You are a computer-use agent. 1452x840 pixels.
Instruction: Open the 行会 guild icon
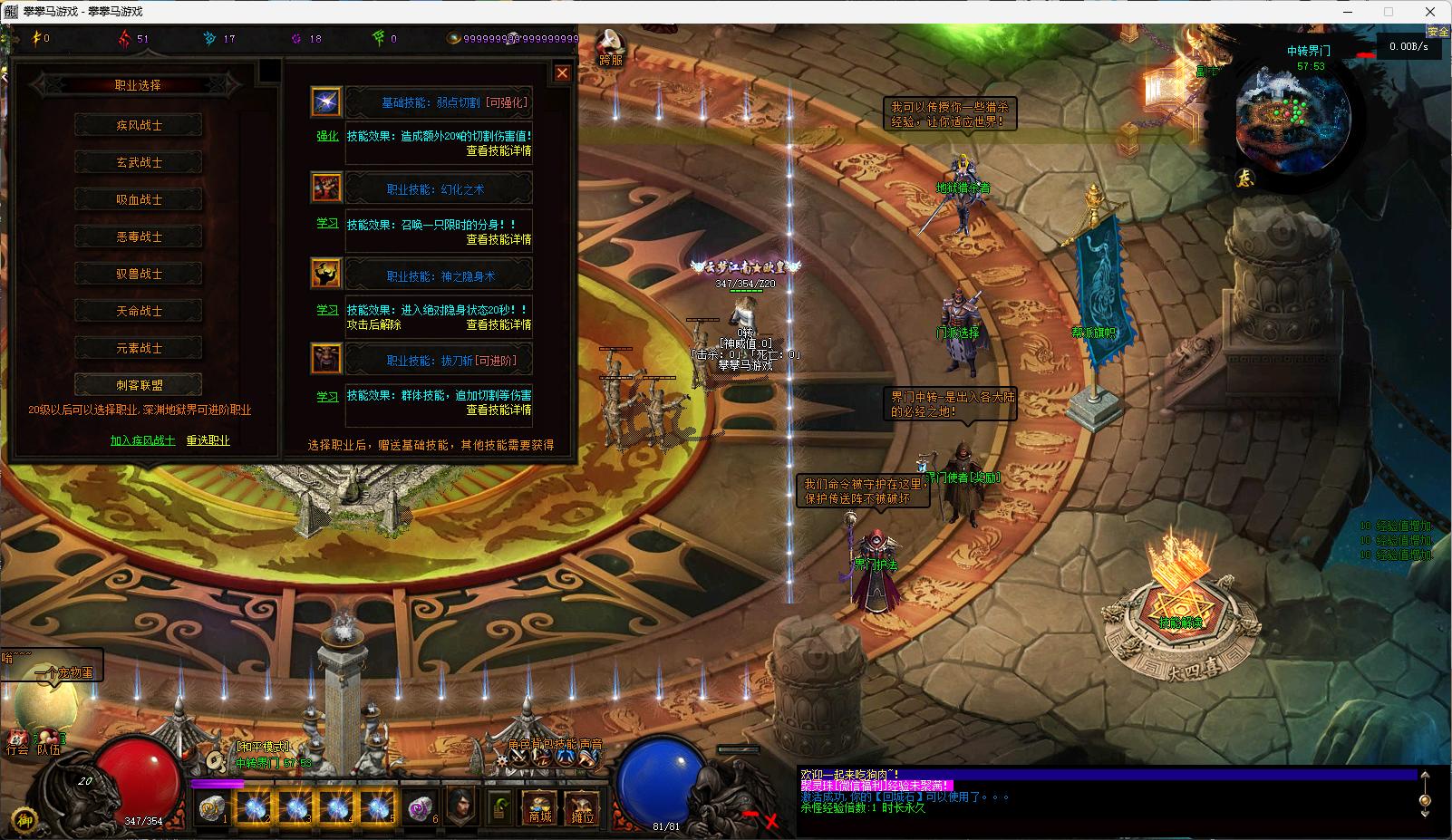pos(17,741)
